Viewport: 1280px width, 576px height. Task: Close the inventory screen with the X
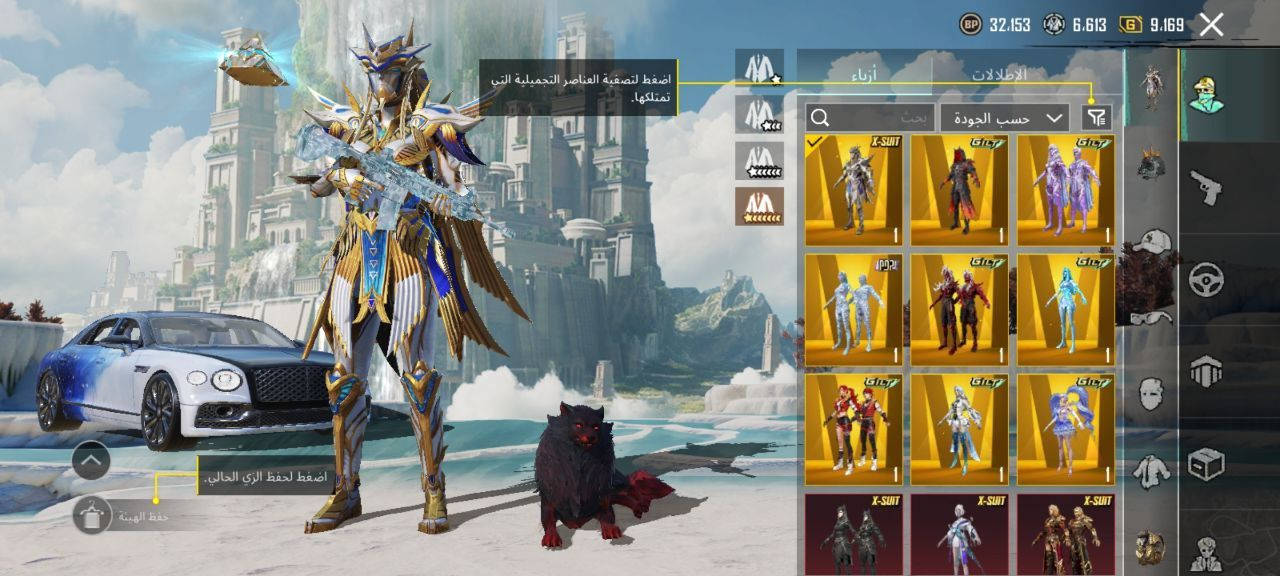pyautogui.click(x=1211, y=25)
